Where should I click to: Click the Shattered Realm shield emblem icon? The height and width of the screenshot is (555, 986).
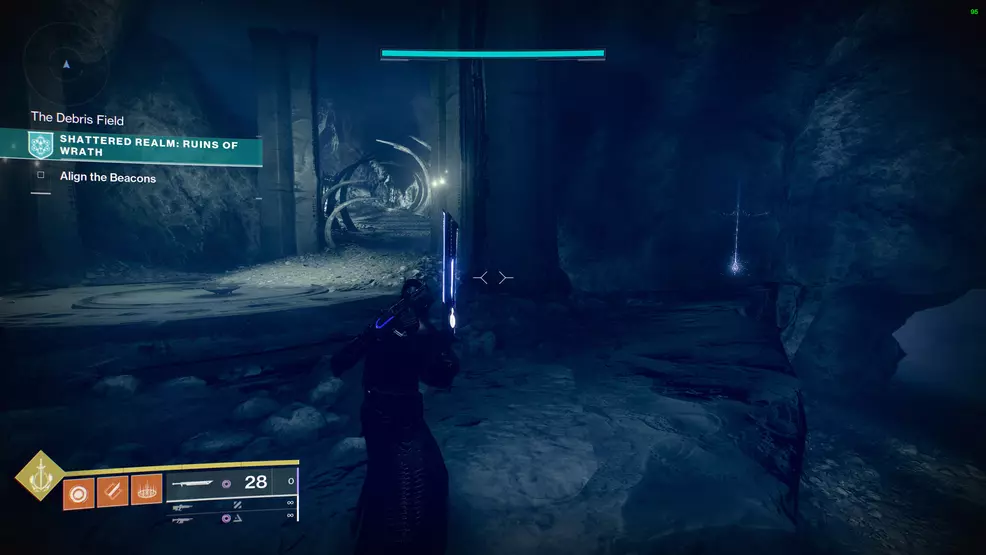pos(40,145)
